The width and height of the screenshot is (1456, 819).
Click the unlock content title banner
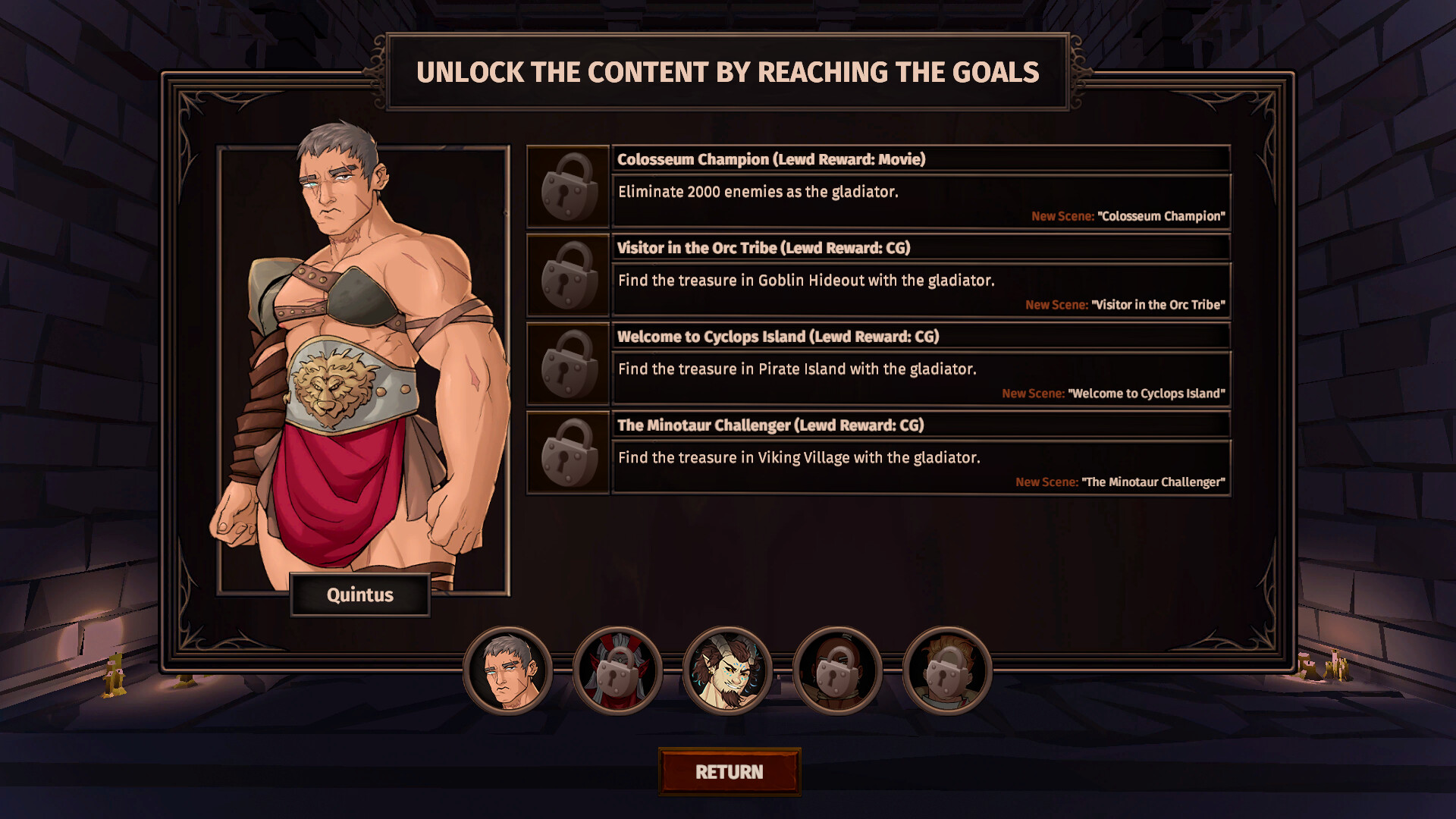click(x=728, y=72)
